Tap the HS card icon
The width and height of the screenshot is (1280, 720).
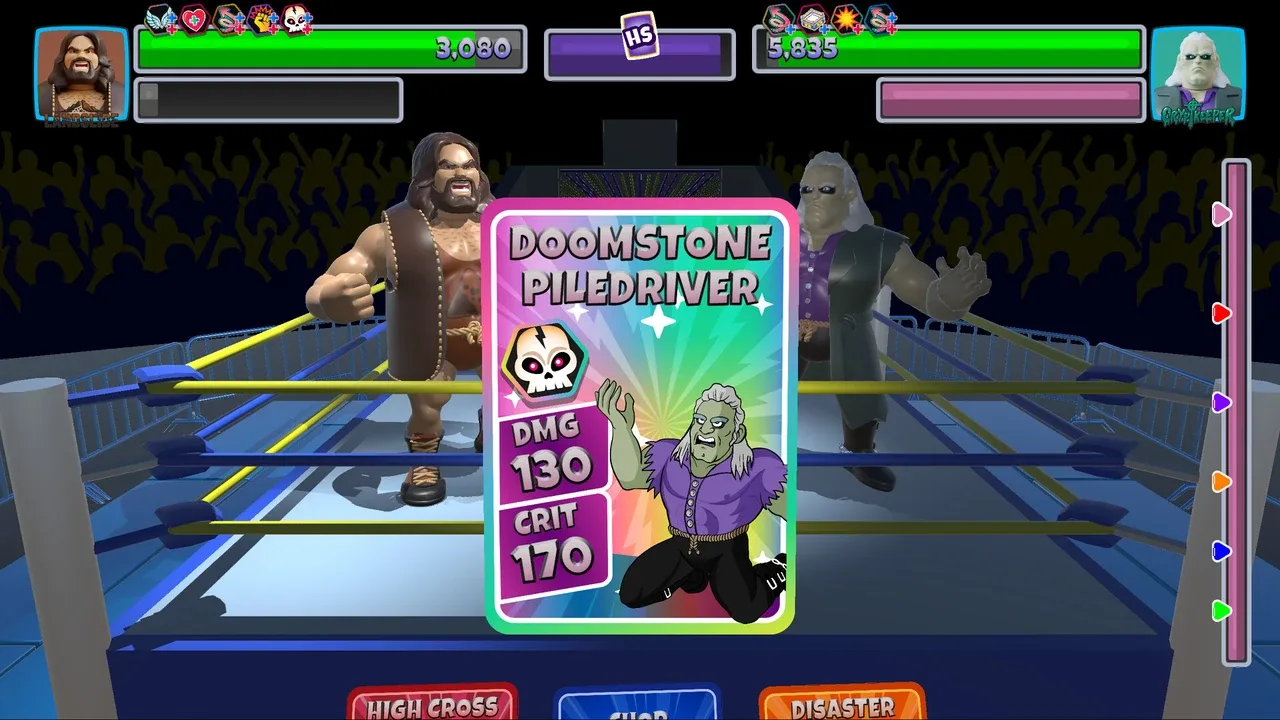coord(639,36)
